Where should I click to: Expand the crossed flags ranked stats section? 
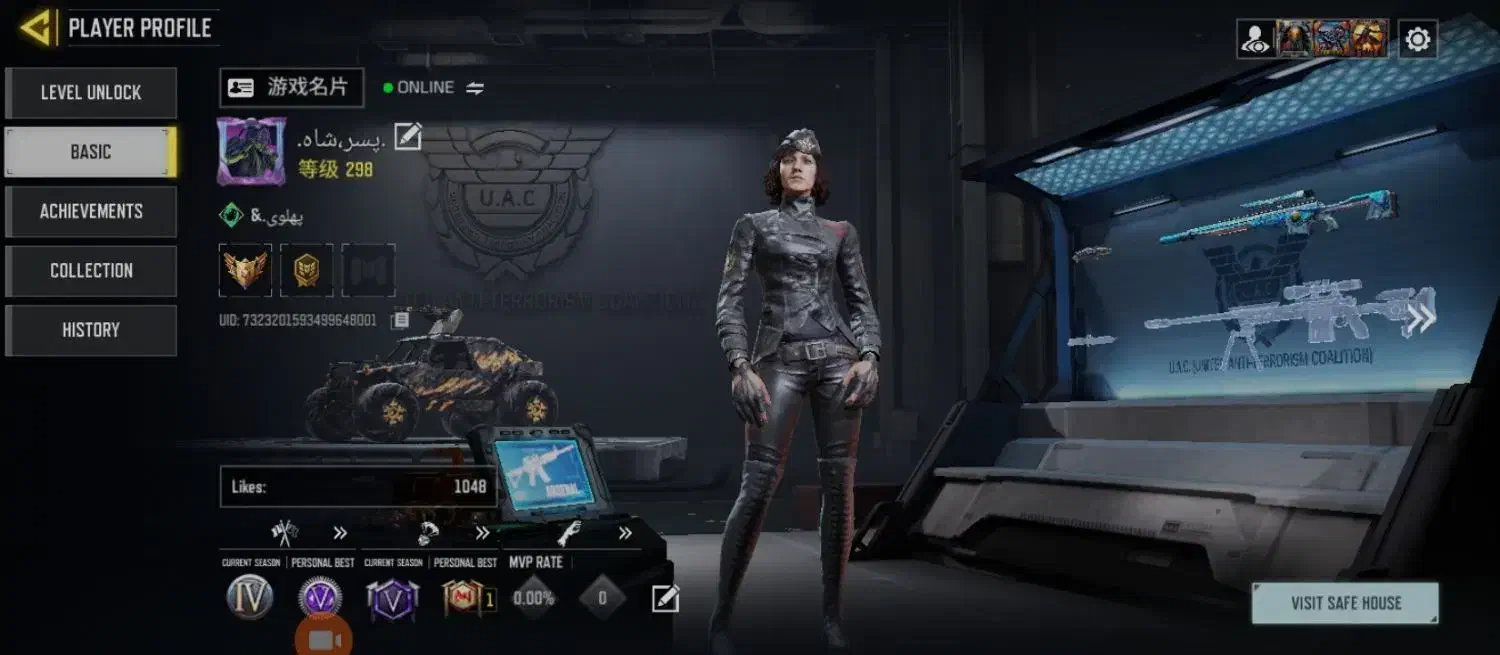point(340,533)
